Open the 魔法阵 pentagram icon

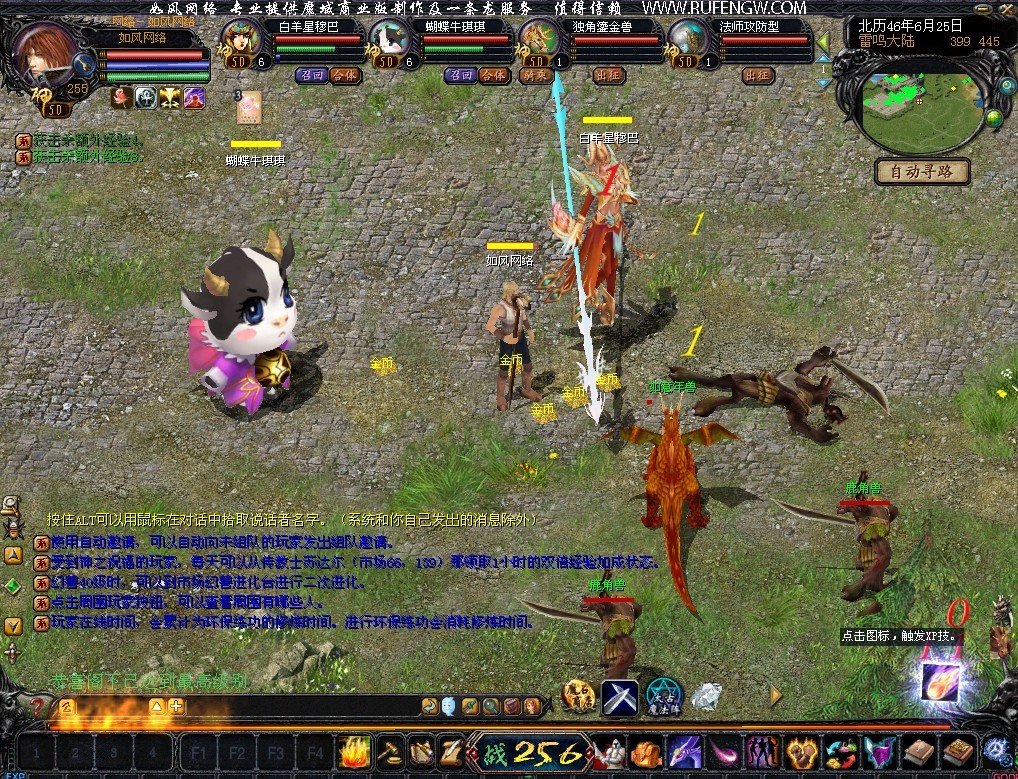[x=664, y=695]
